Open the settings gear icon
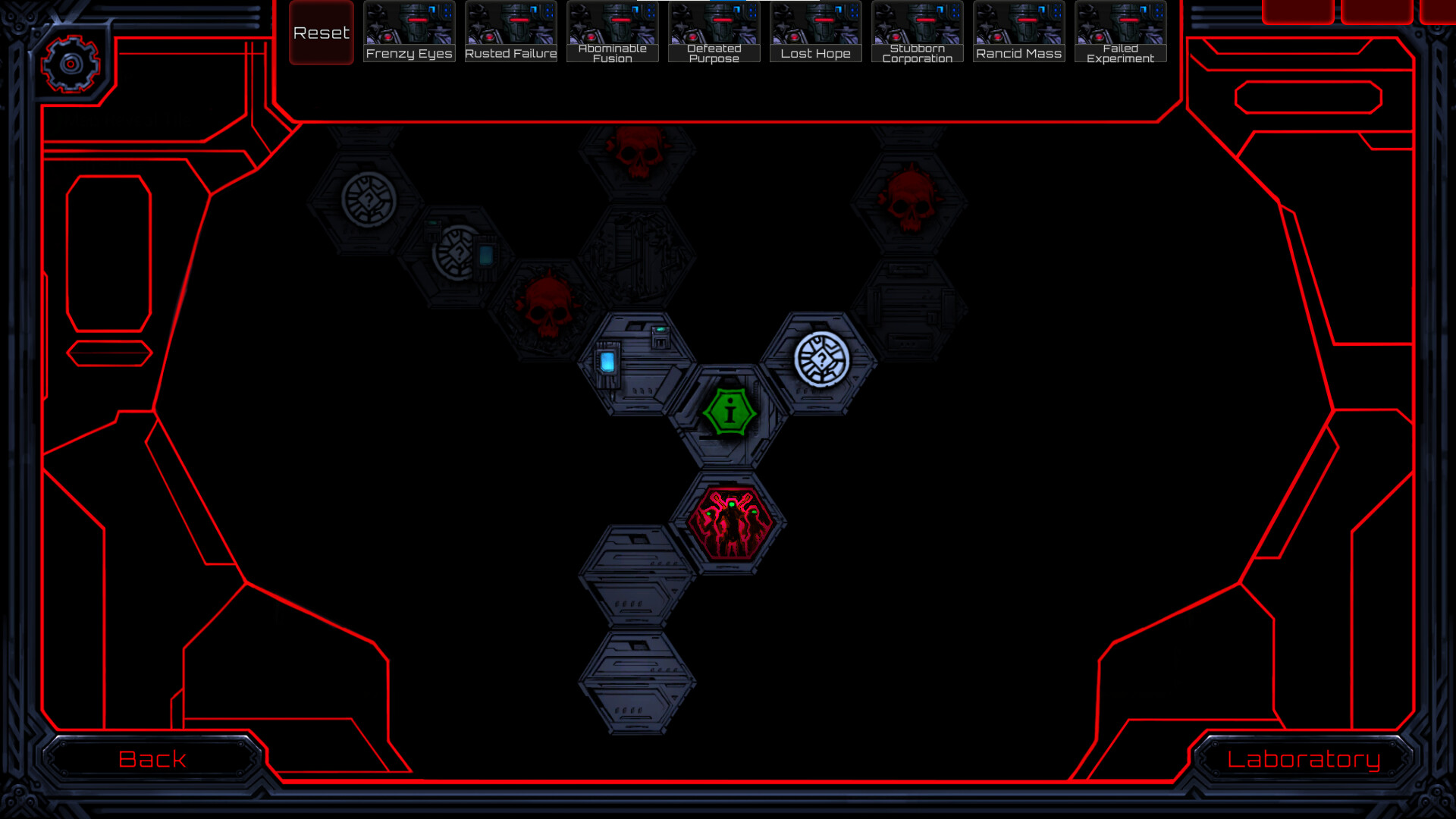This screenshot has width=1456, height=819. point(72,65)
